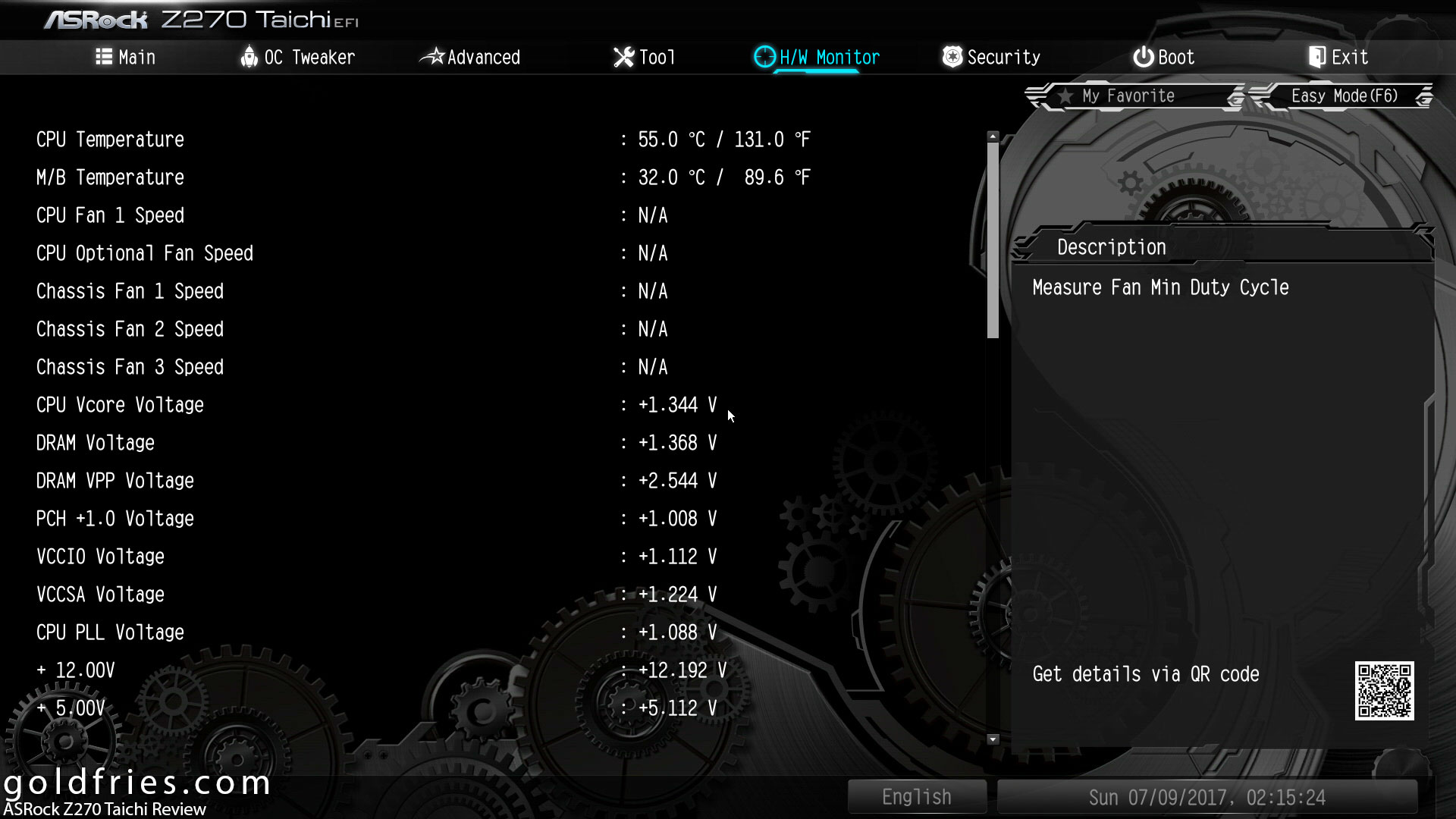Open the OC Tweaker tab
This screenshot has height=819, width=1456.
tap(297, 58)
